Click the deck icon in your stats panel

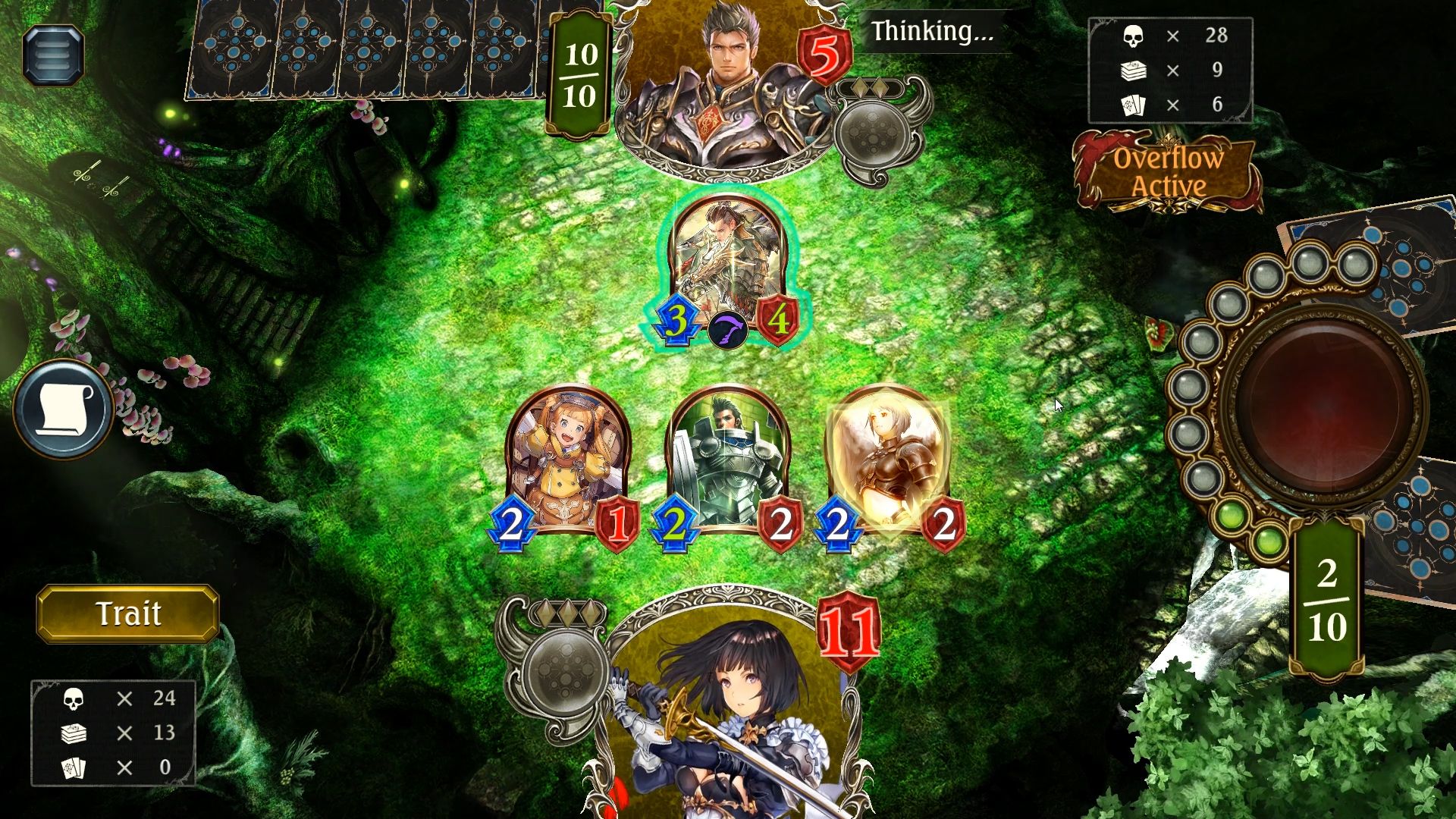74,733
